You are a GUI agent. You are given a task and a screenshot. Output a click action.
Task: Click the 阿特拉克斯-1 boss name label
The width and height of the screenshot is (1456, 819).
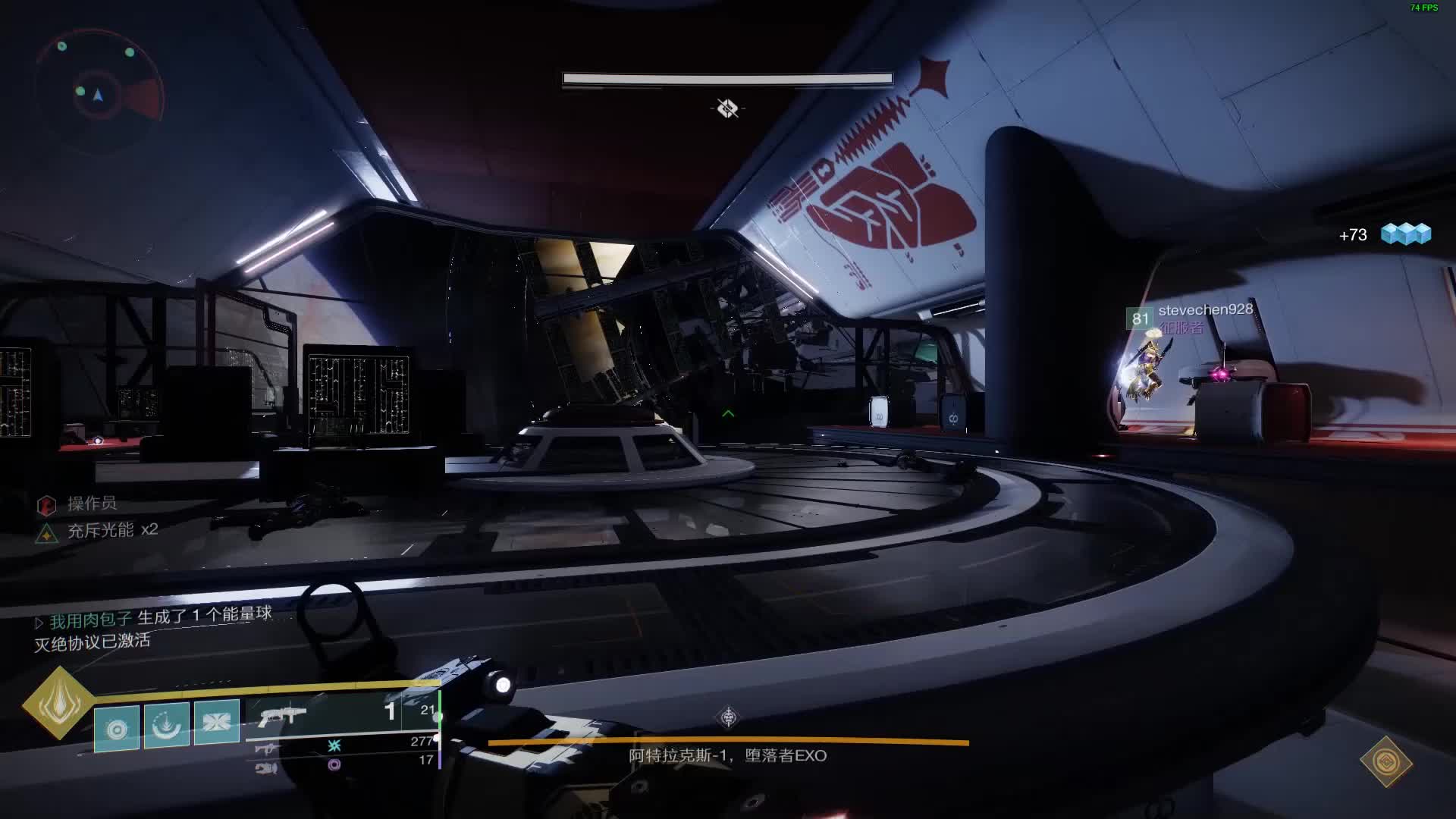tap(727, 755)
